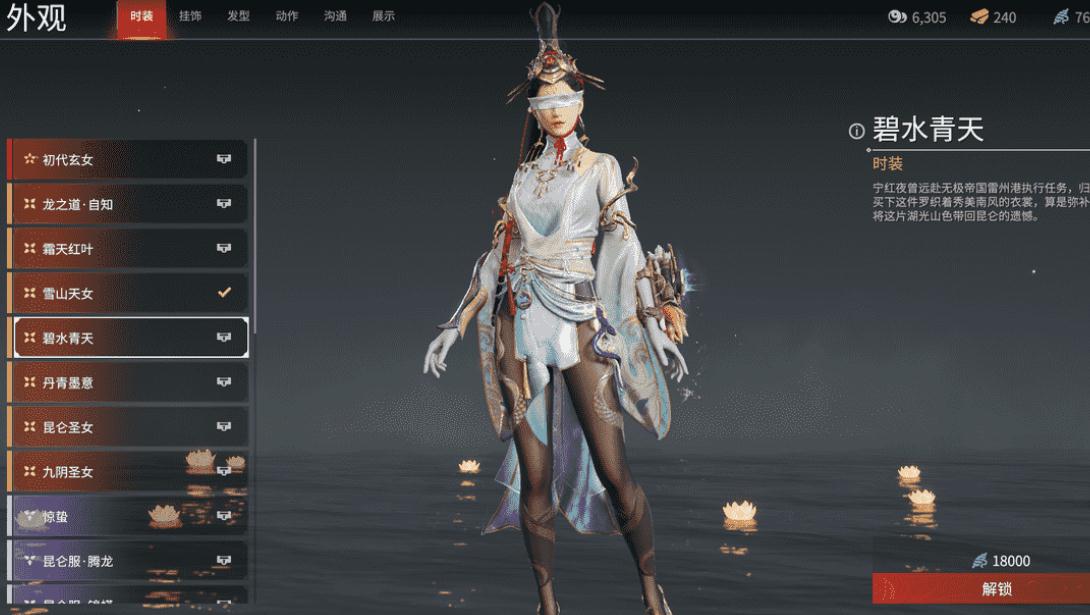Choose the 丹青墨意 outfit
The height and width of the screenshot is (615, 1090).
[x=128, y=382]
